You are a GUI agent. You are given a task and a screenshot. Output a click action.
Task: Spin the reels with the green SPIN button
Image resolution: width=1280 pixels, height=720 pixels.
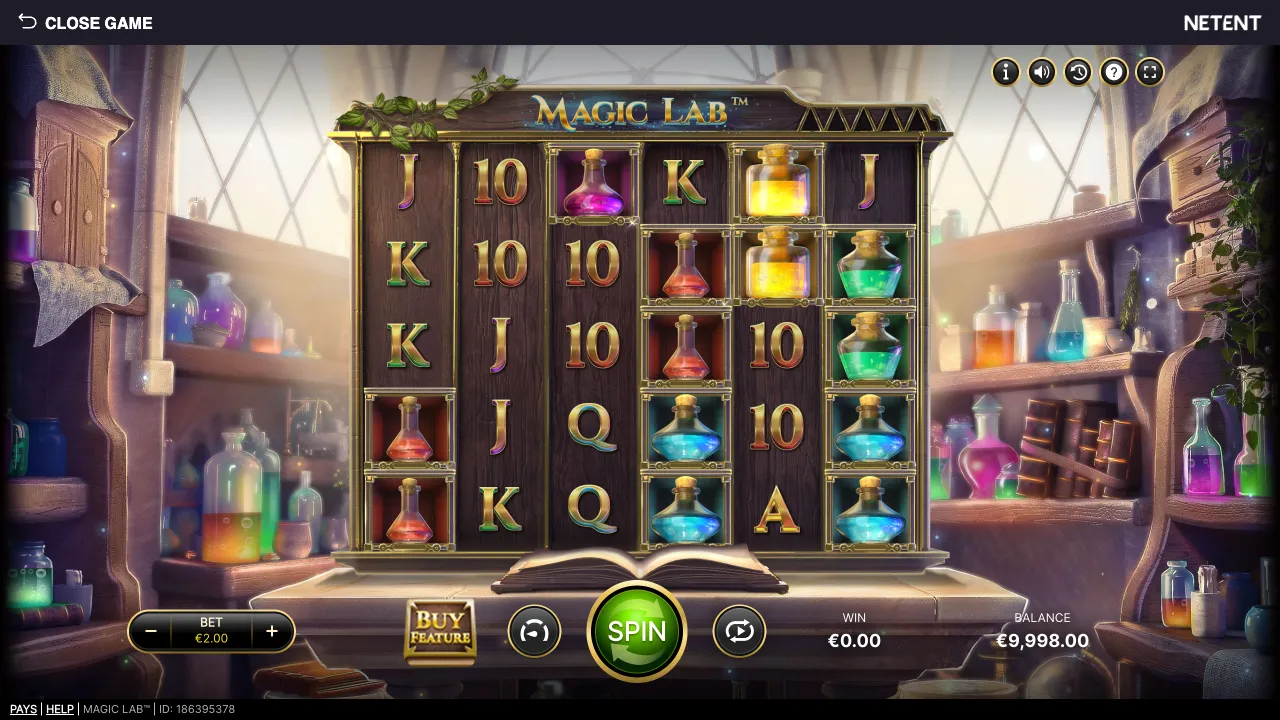point(637,632)
